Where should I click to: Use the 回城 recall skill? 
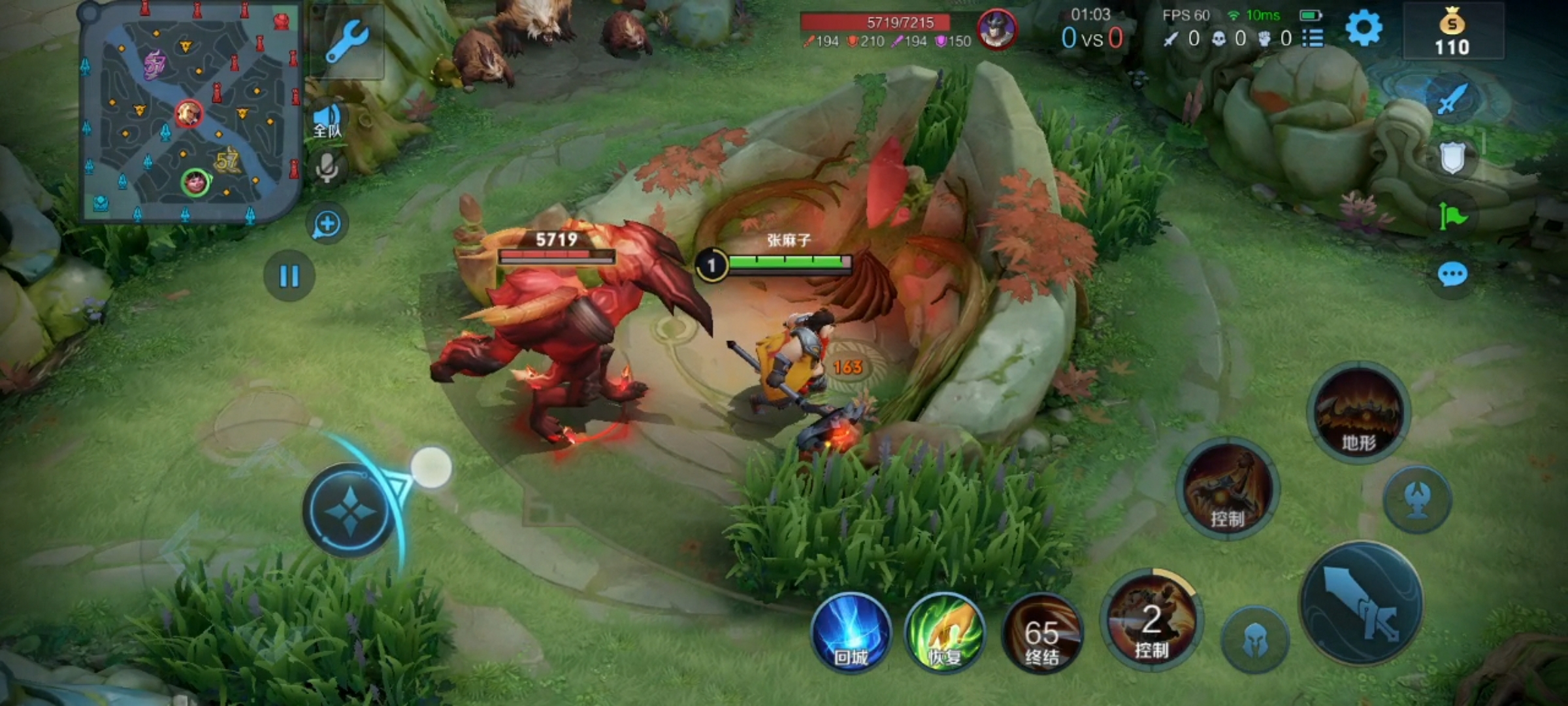851,632
